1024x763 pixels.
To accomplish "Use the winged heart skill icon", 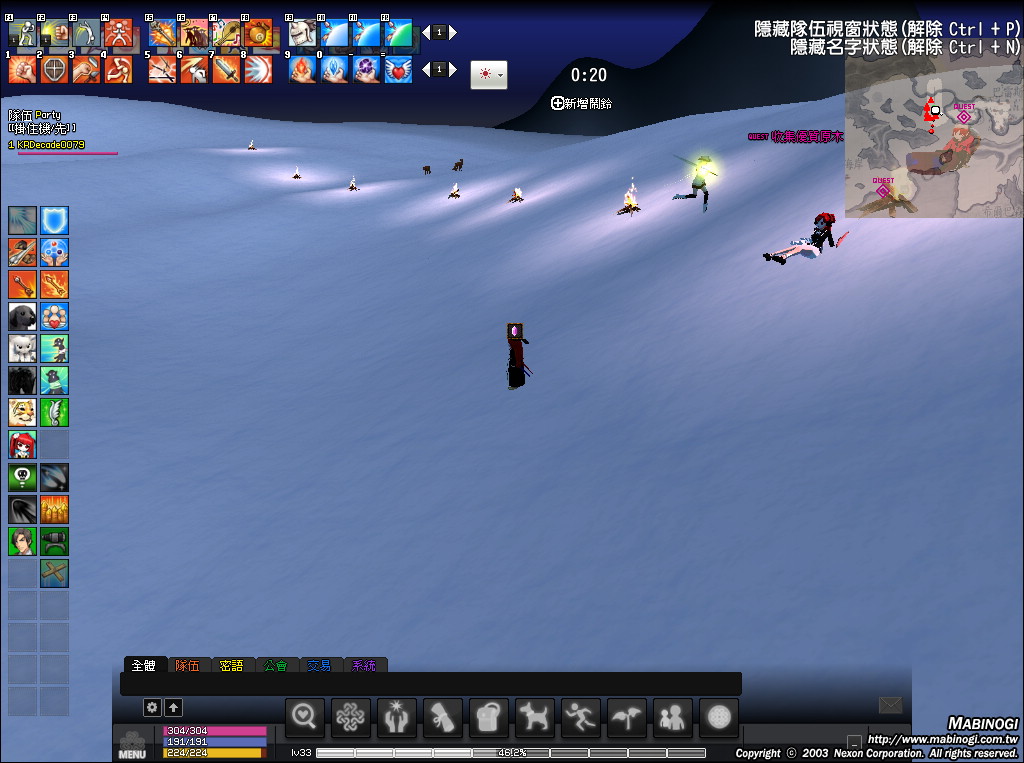I will (399, 69).
